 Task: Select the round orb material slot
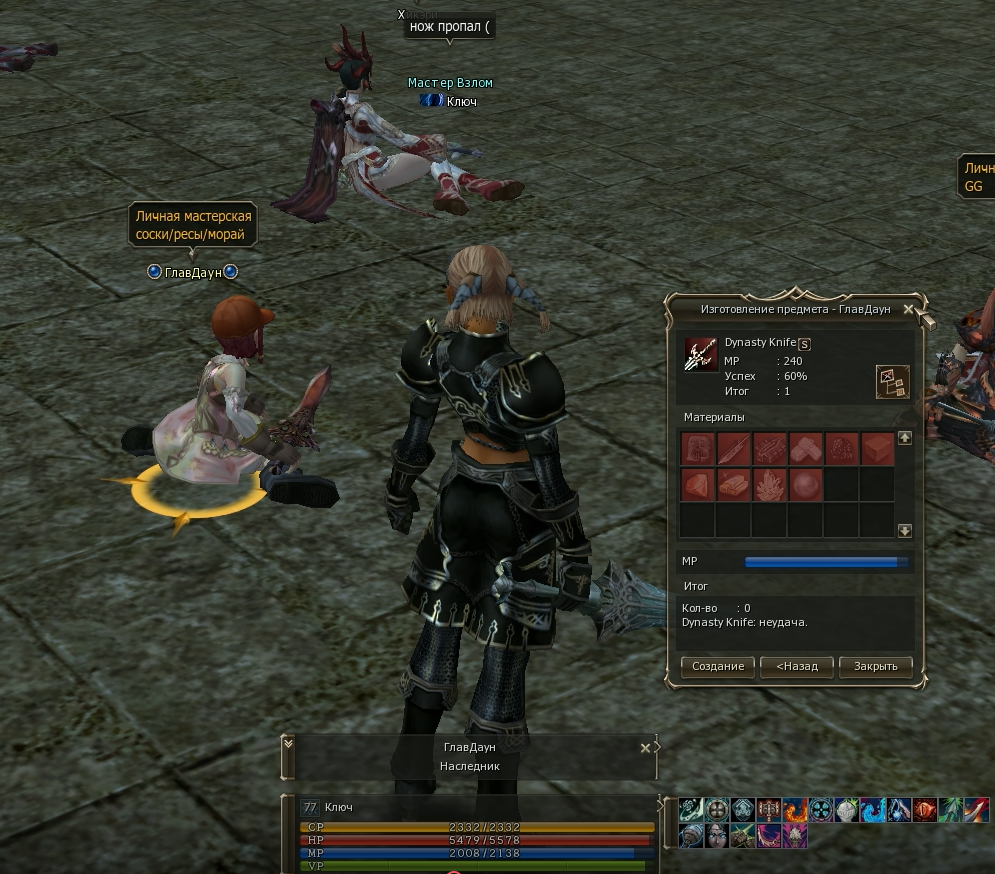pos(805,485)
